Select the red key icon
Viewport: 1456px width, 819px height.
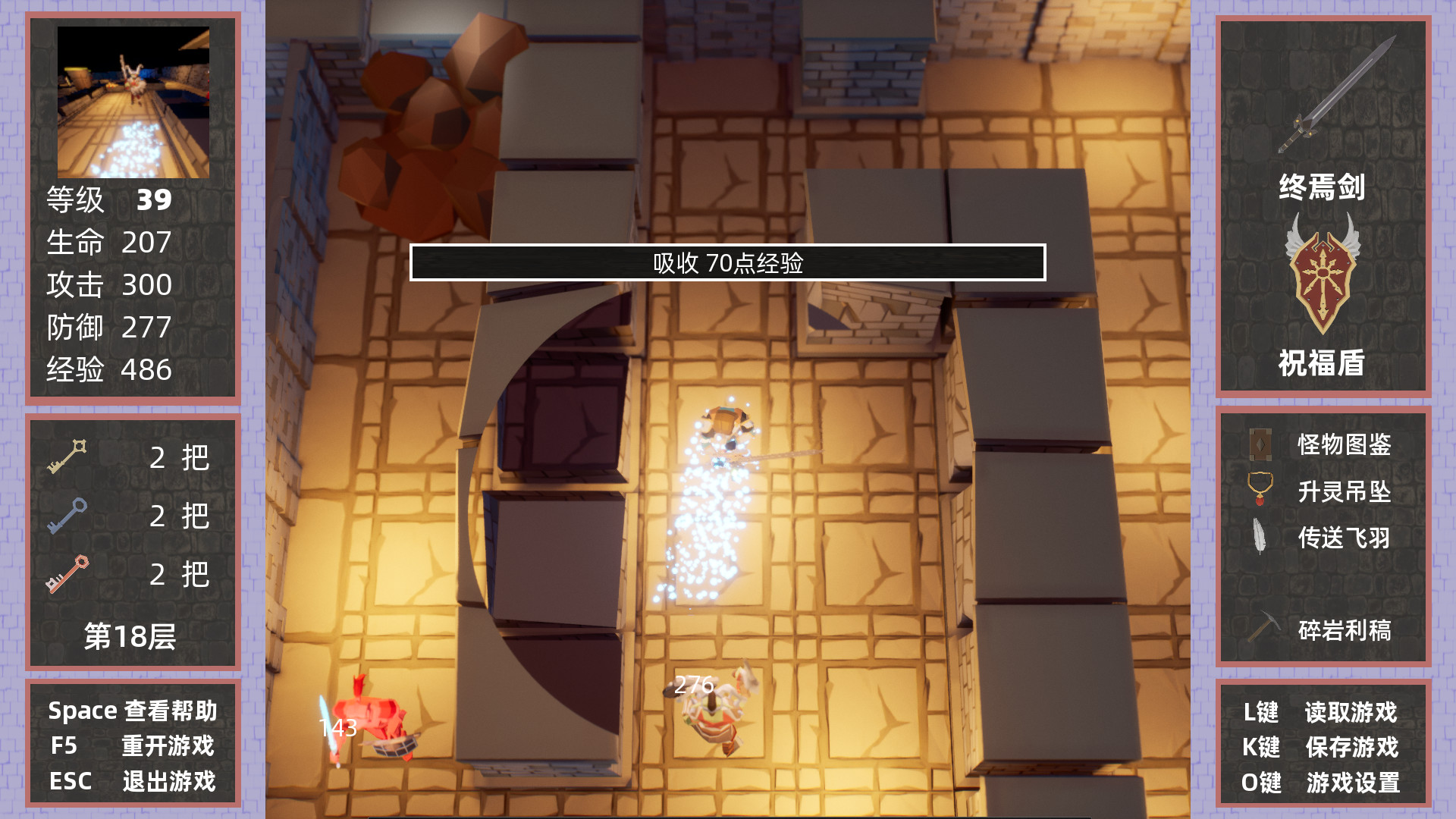point(68,574)
